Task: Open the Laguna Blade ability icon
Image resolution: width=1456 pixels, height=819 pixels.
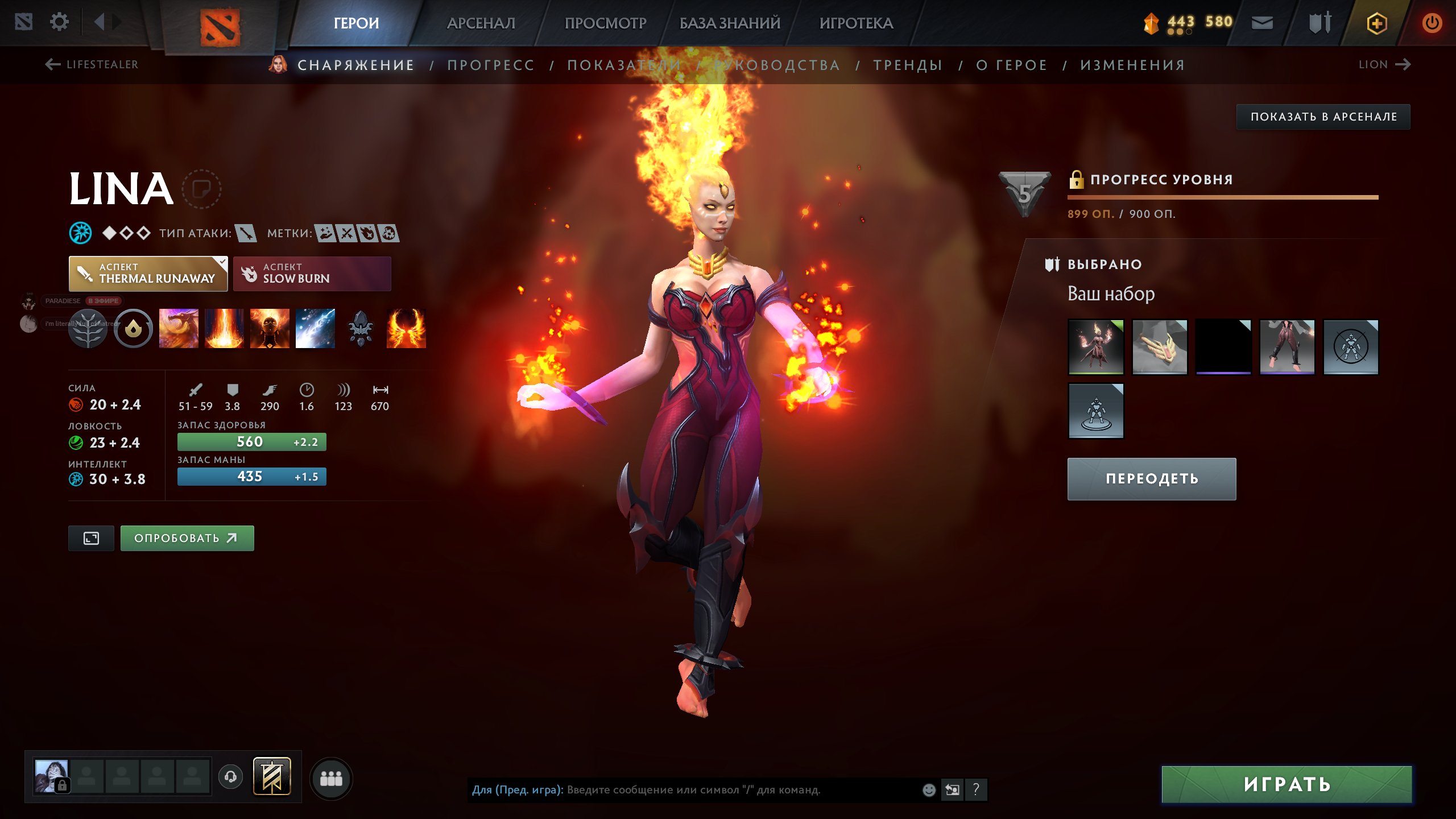Action: coord(316,329)
